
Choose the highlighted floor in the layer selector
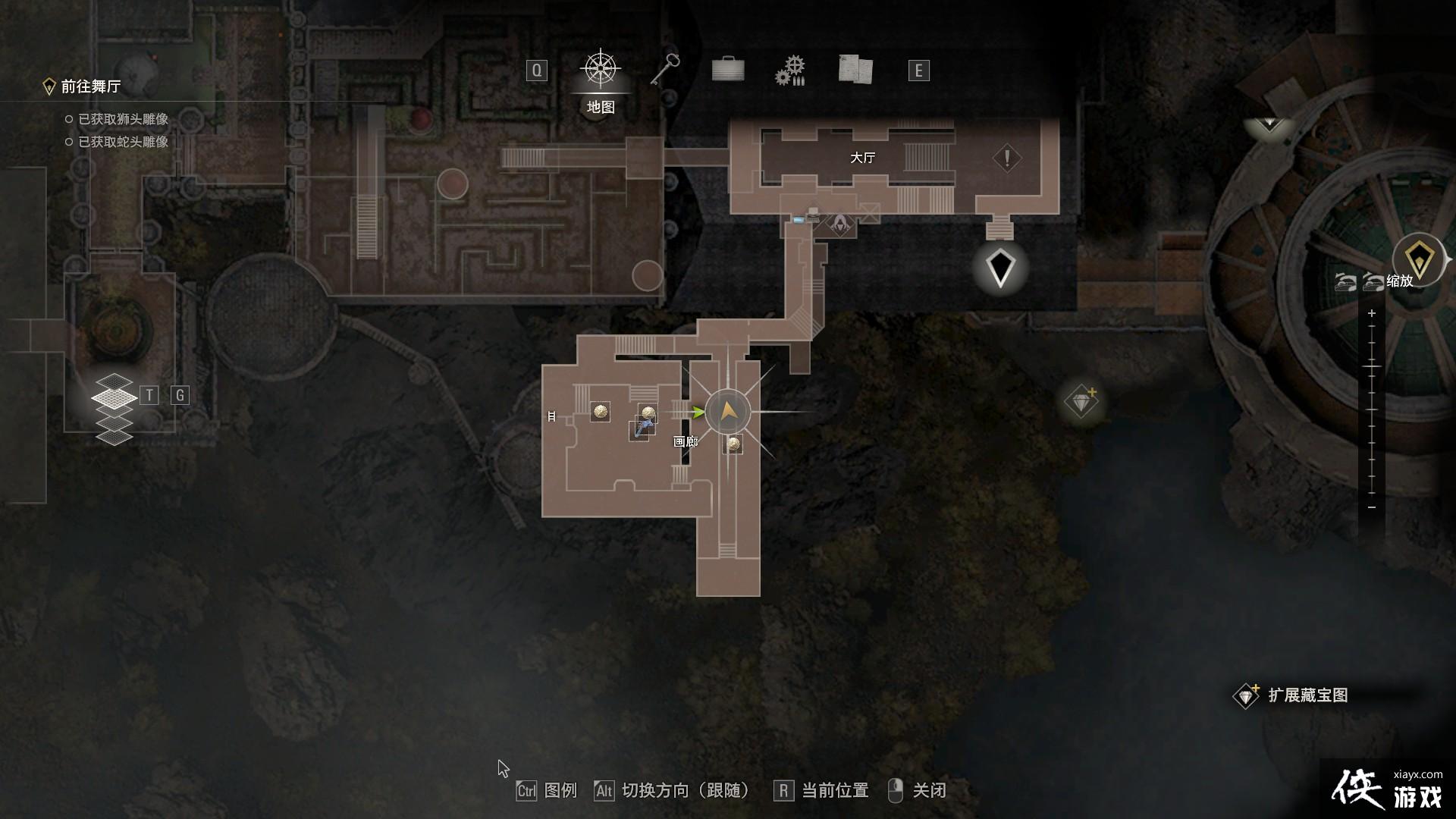pyautogui.click(x=114, y=397)
